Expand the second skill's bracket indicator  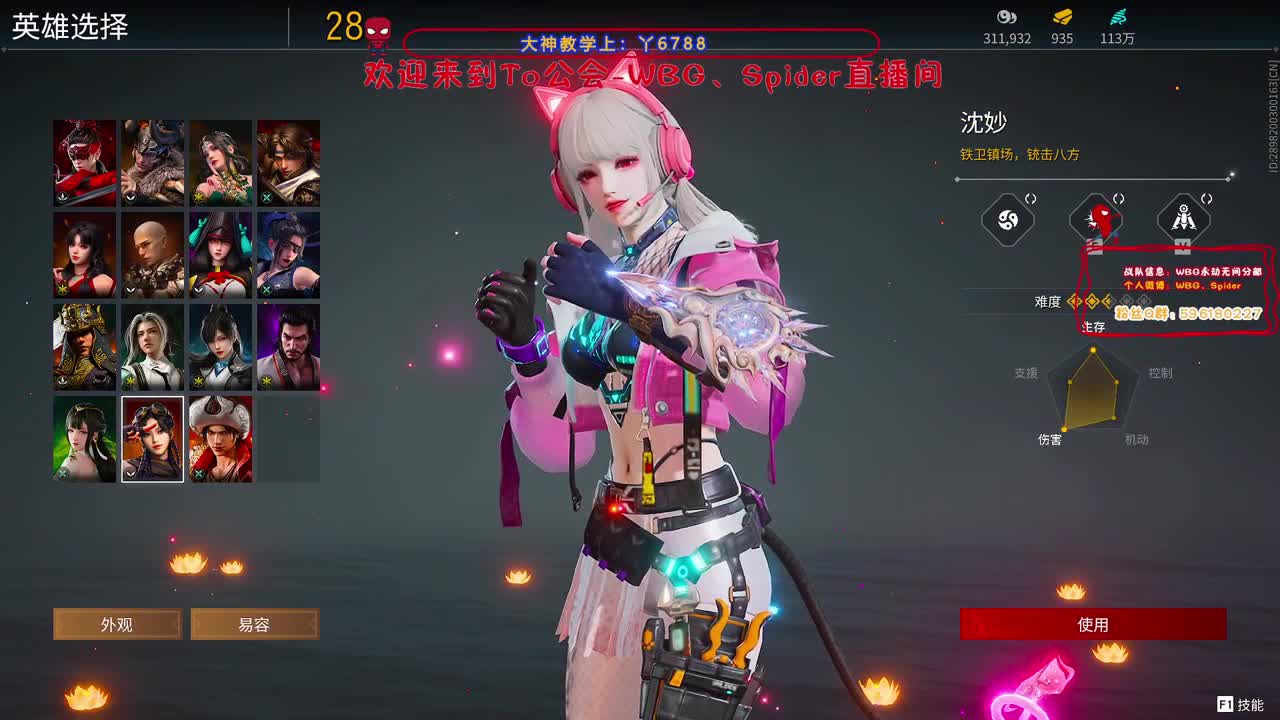click(1118, 198)
